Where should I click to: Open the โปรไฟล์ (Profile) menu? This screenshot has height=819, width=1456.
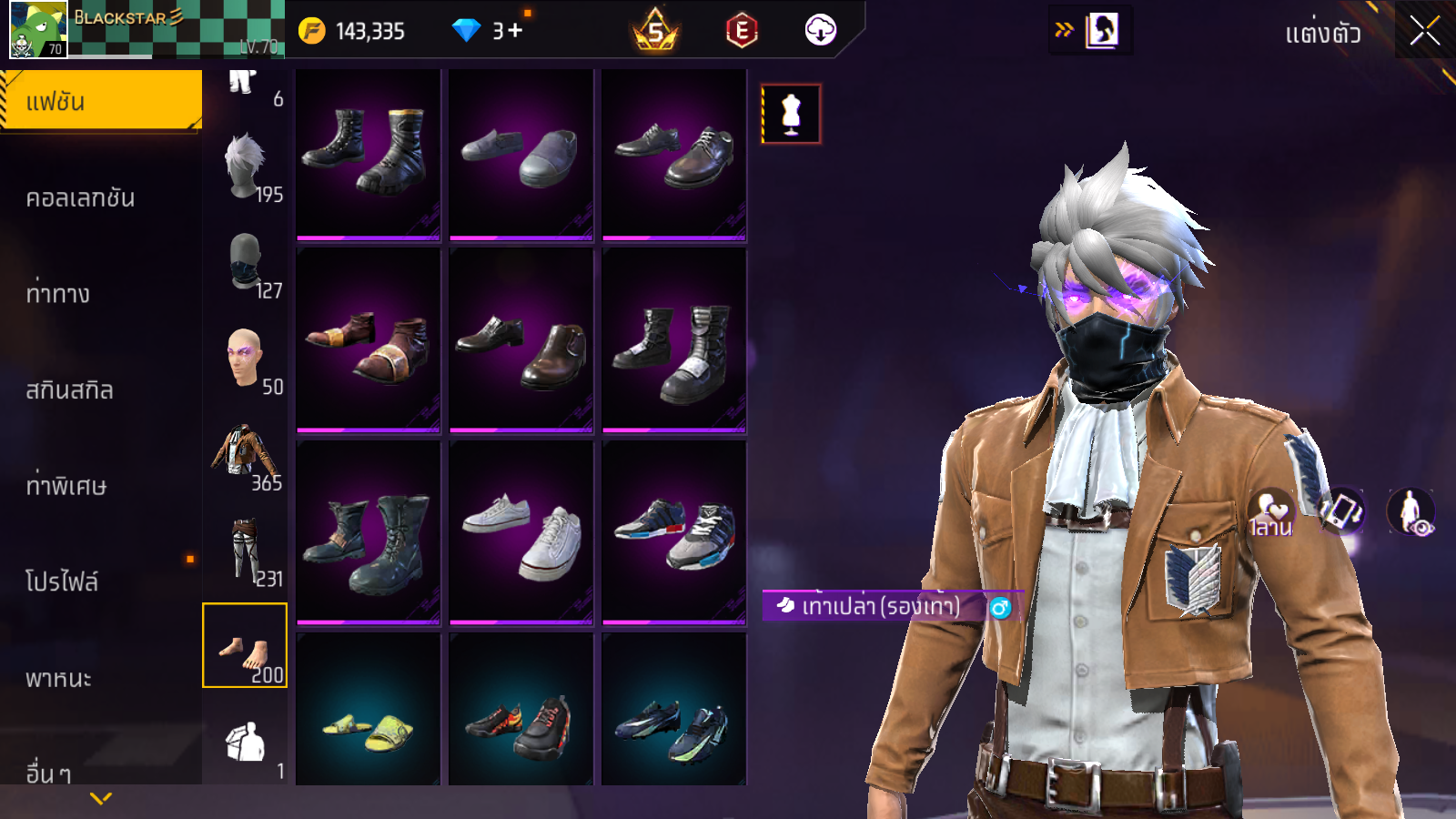coord(62,581)
